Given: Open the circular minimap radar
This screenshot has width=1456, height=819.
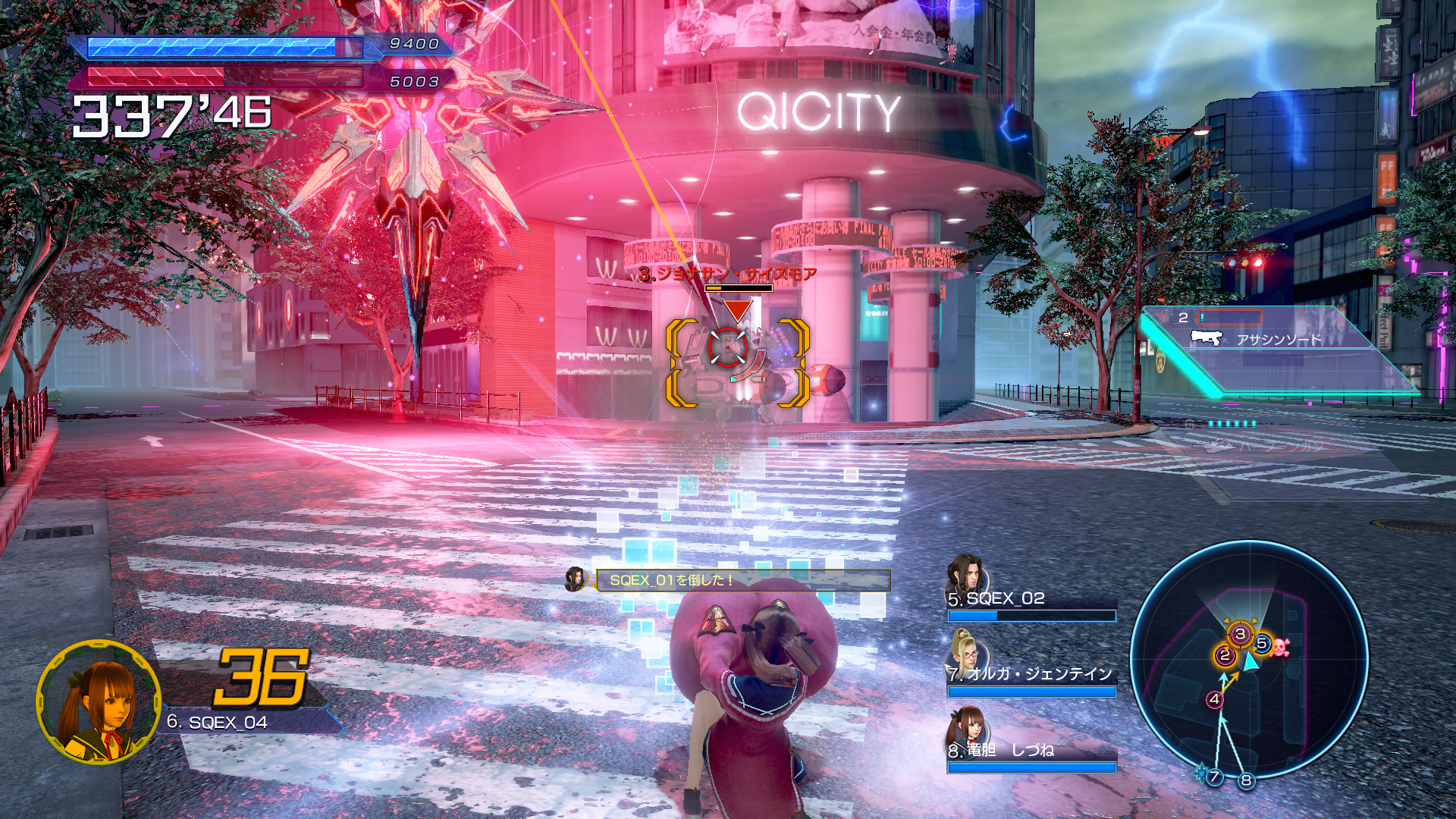Looking at the screenshot, I should coord(1248,660).
